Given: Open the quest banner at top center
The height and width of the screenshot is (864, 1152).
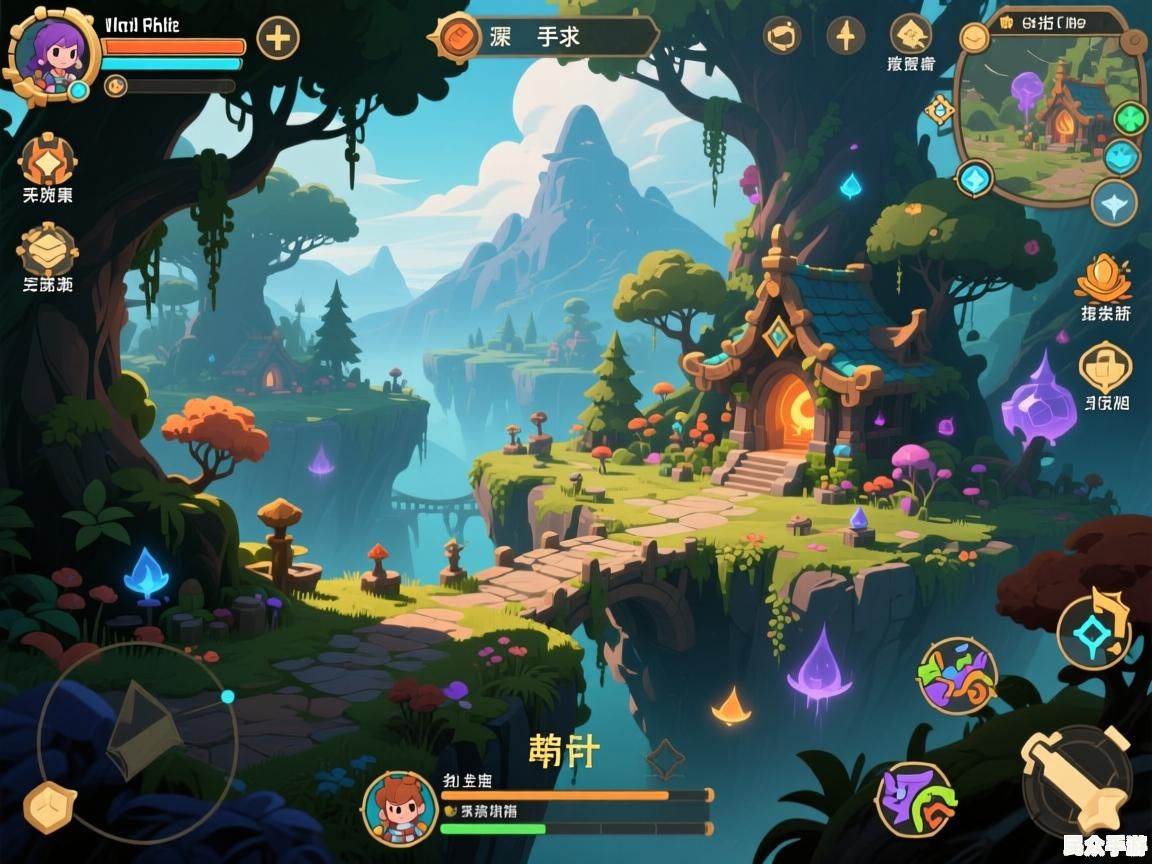Looking at the screenshot, I should click(x=546, y=37).
